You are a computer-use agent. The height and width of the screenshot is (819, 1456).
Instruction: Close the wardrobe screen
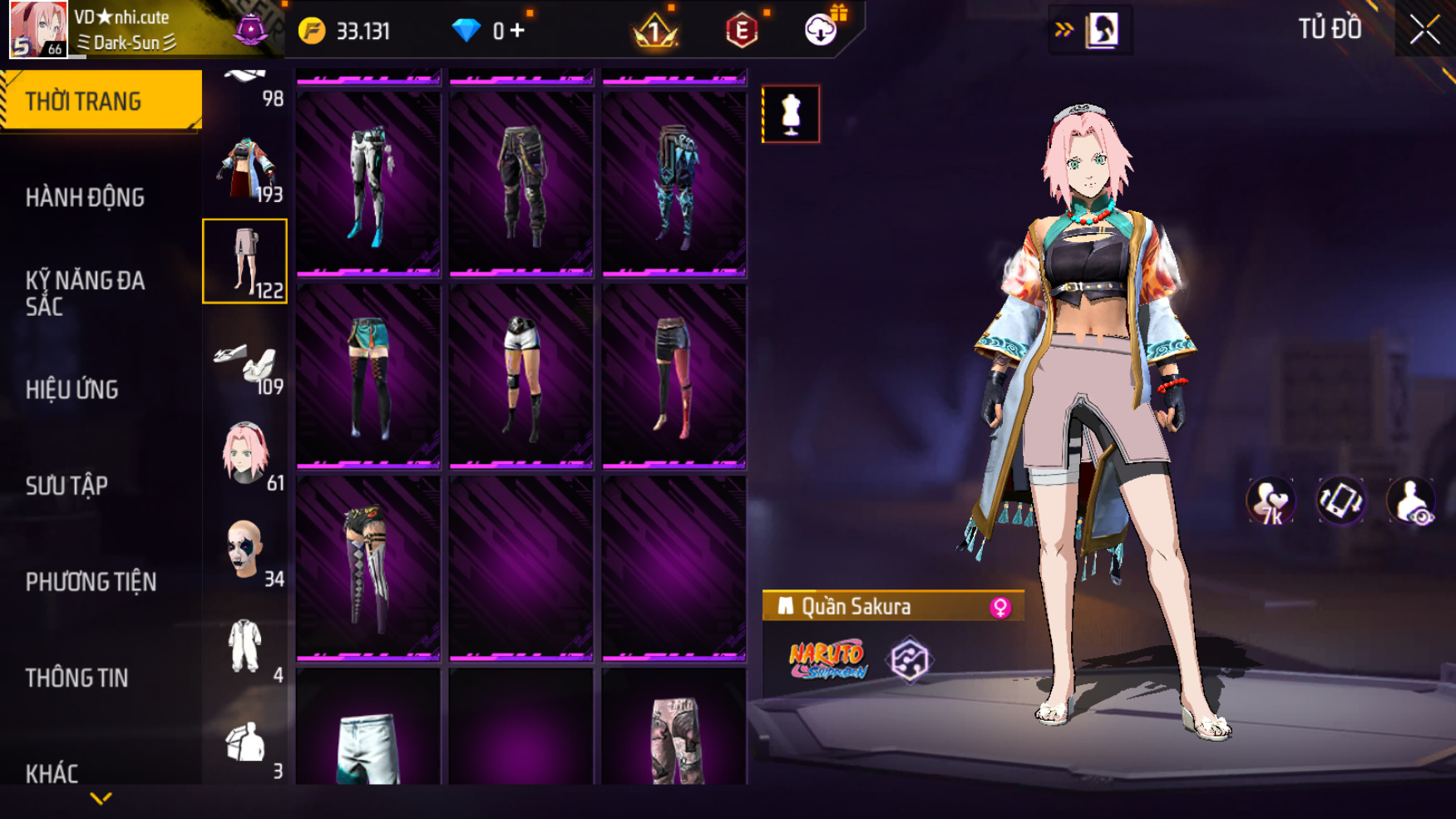(x=1424, y=30)
